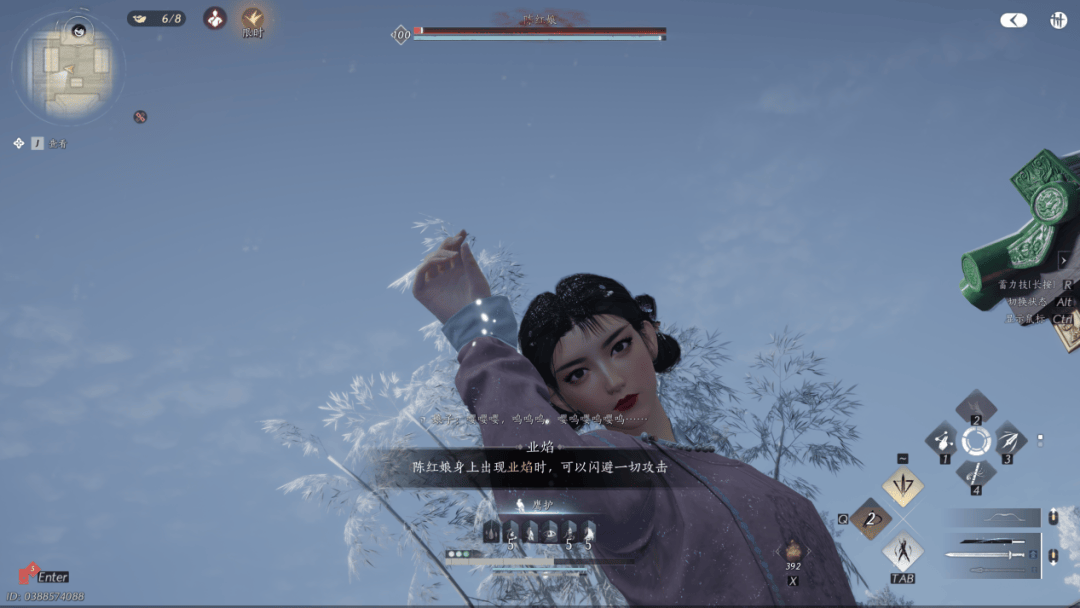1080x608 pixels.
Task: Use the gourd item with 392 count
Action: 792,550
